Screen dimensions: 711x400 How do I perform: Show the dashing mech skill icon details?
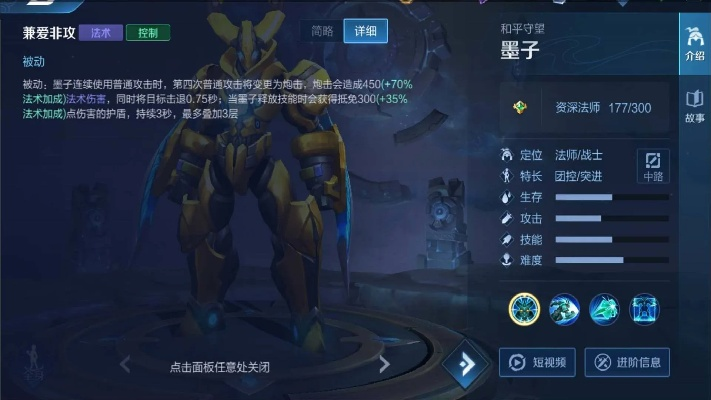click(564, 308)
